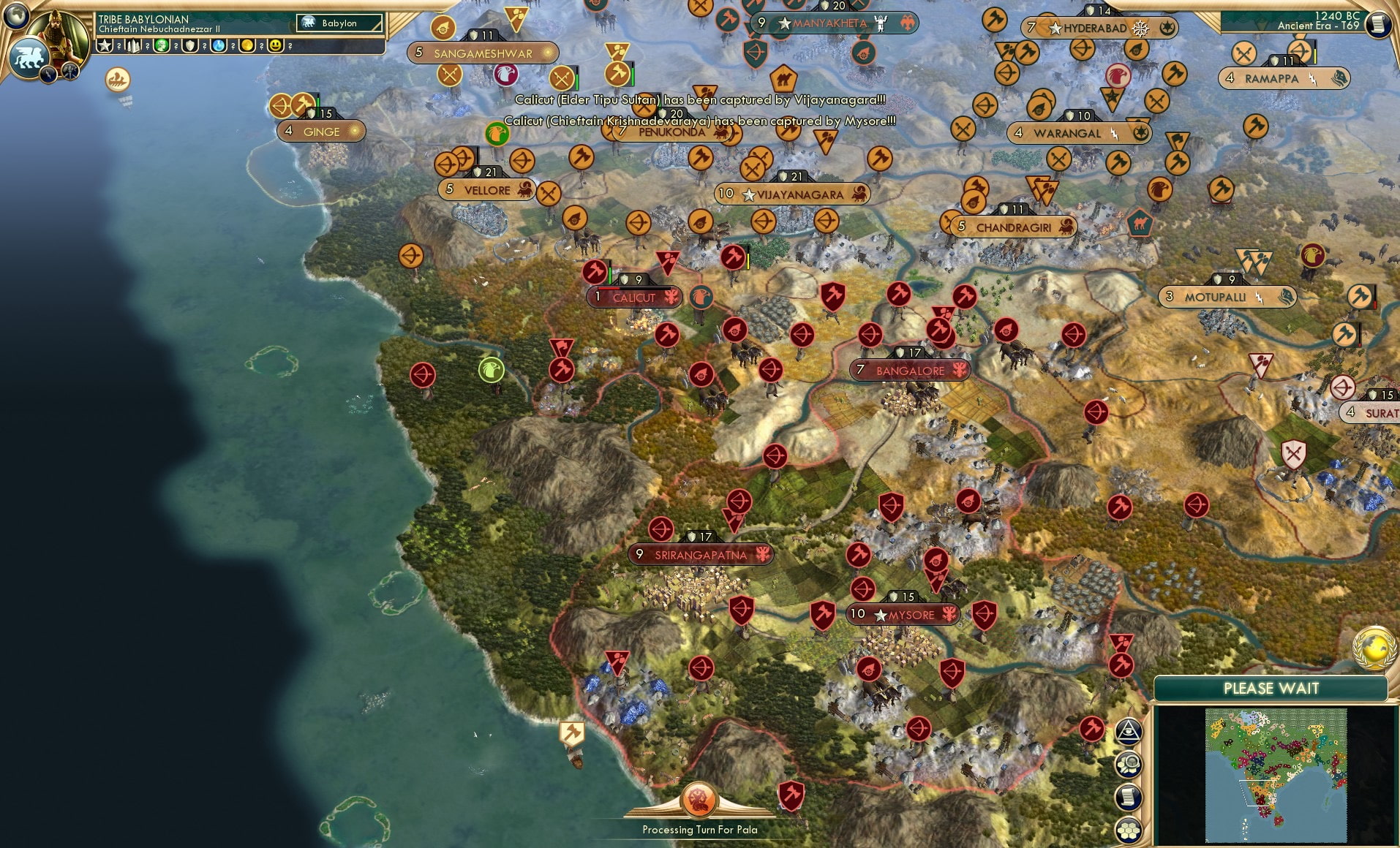Toggle the hammer icon beside the leader portrait
1400x848 pixels.
[x=71, y=71]
